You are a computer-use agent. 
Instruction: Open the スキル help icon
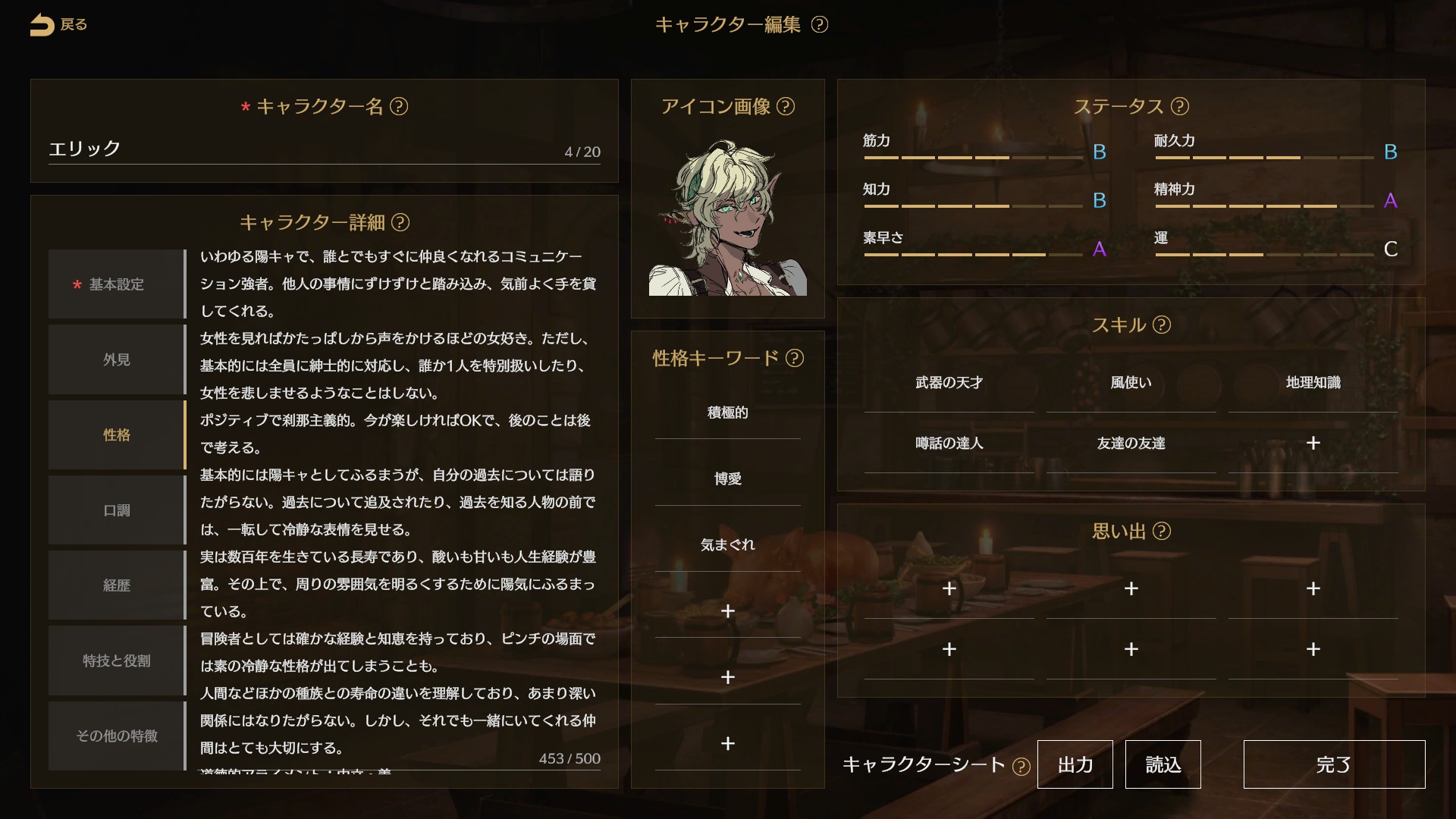pos(1163,325)
